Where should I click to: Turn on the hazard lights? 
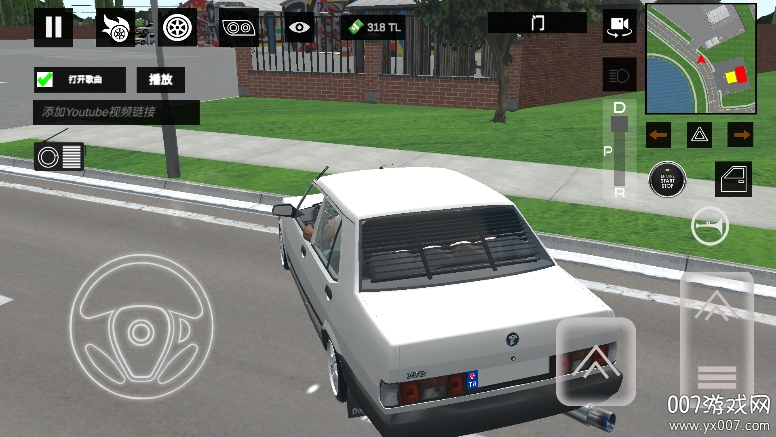tap(699, 134)
